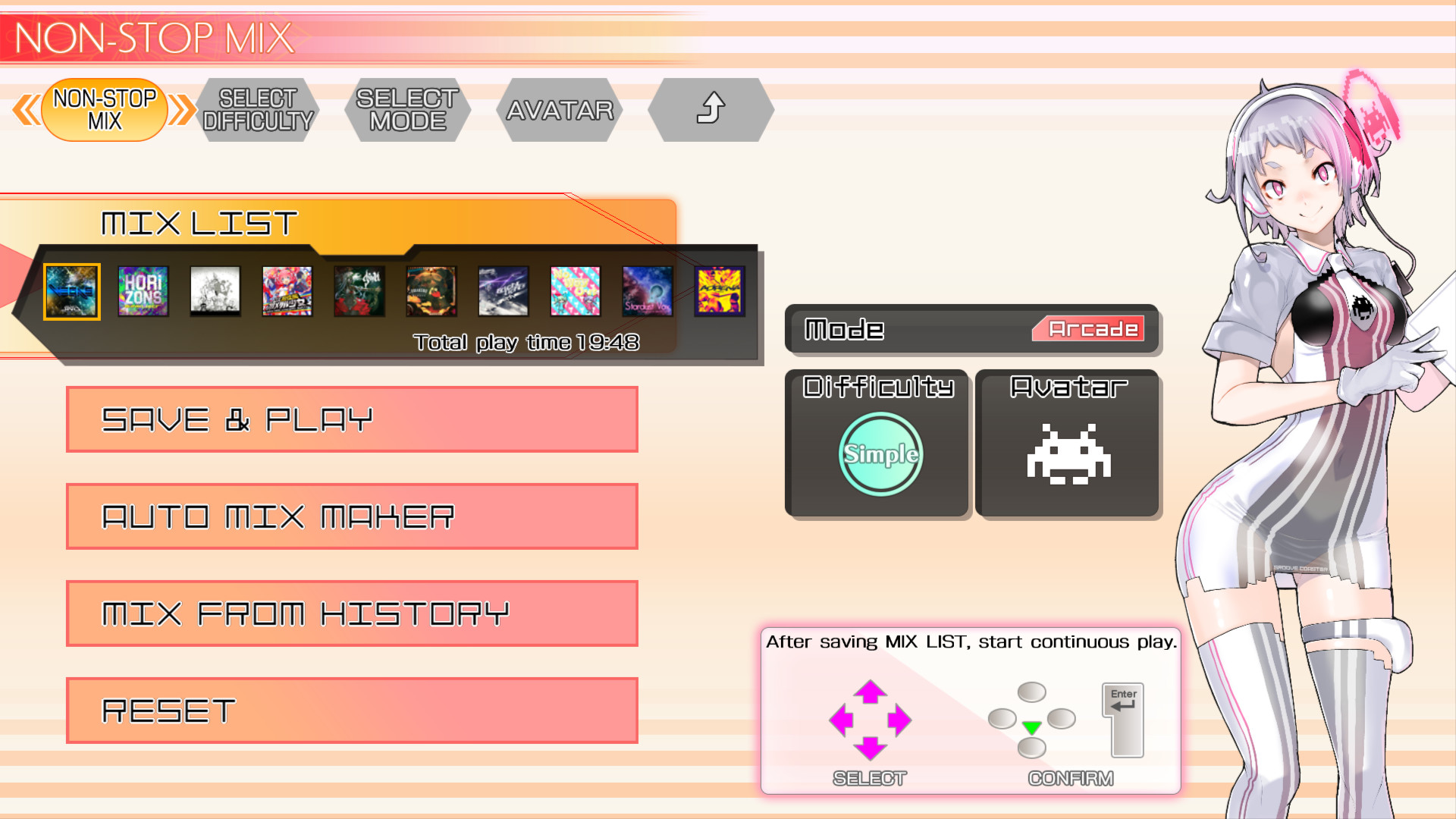Click the highlighted NEONS track thumbnail
1456x819 pixels.
tap(71, 291)
